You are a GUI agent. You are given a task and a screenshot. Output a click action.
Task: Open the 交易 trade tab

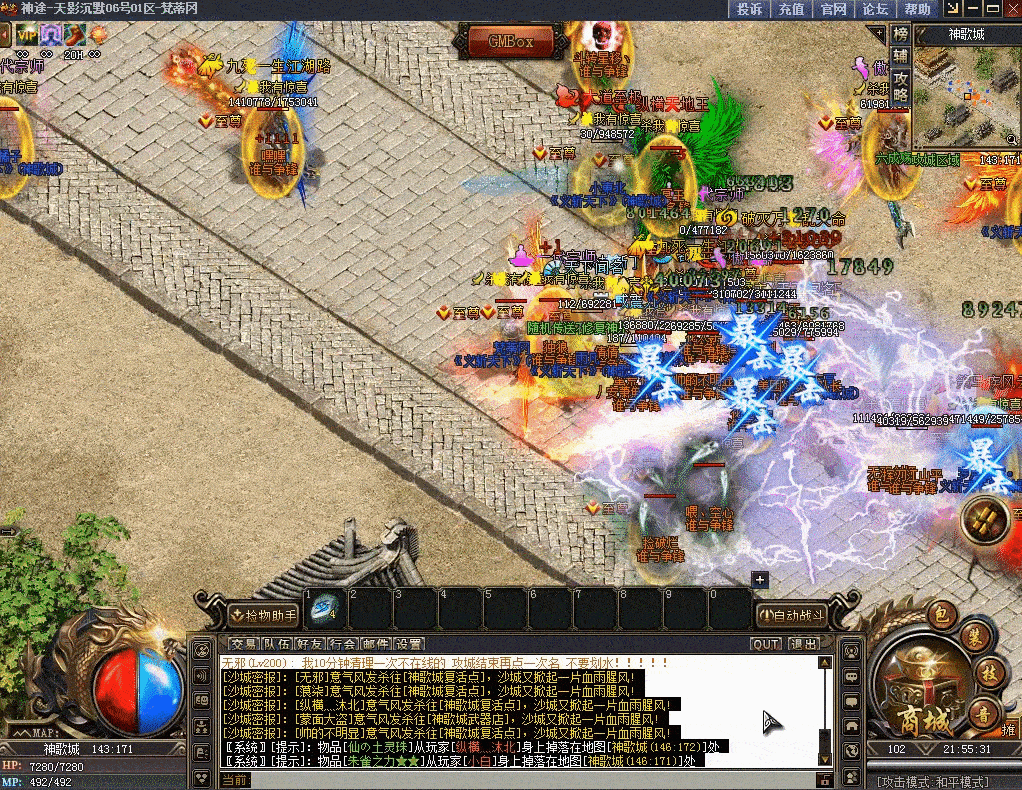coord(243,644)
